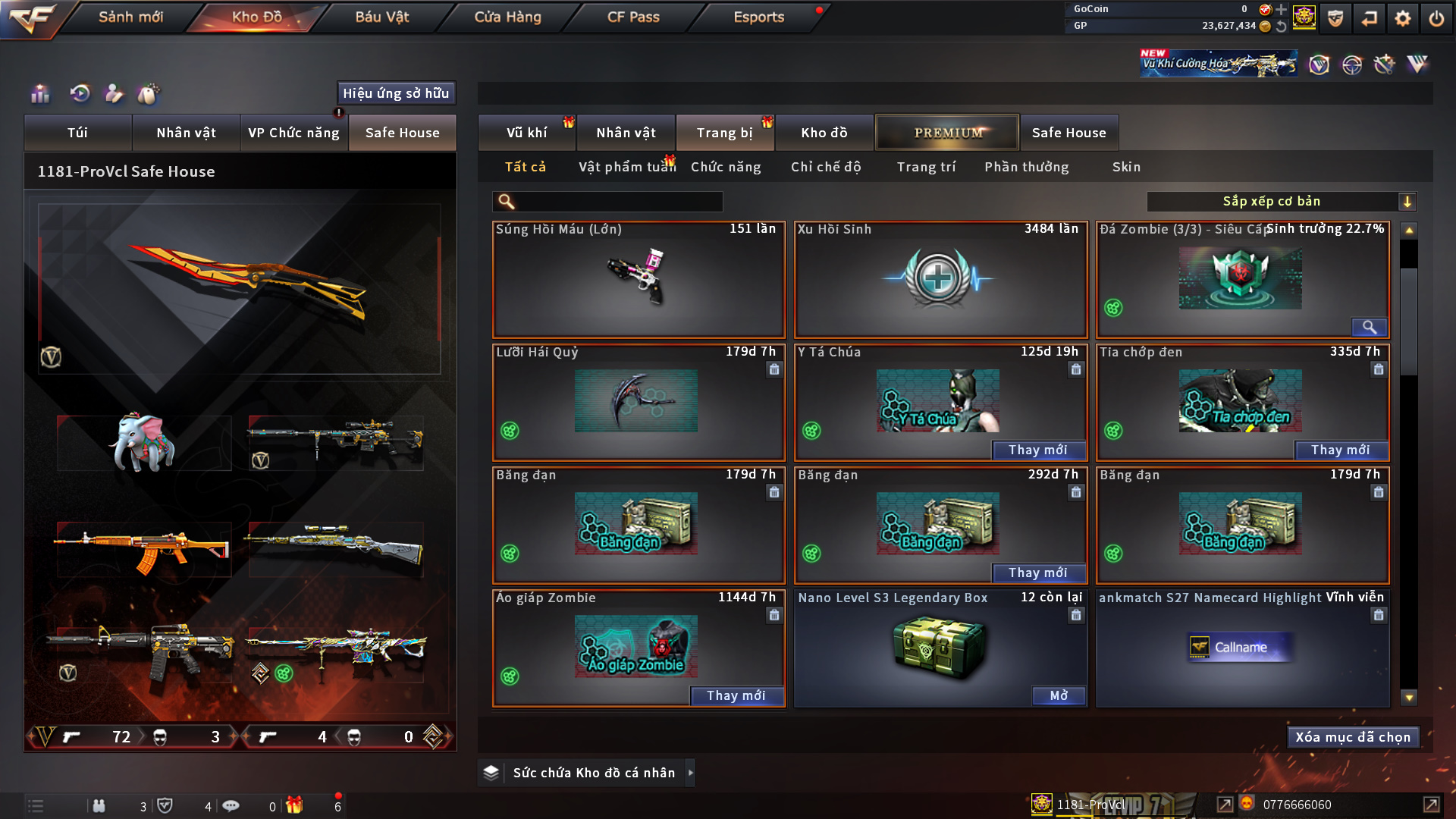Open the CF Pass menu

[633, 17]
